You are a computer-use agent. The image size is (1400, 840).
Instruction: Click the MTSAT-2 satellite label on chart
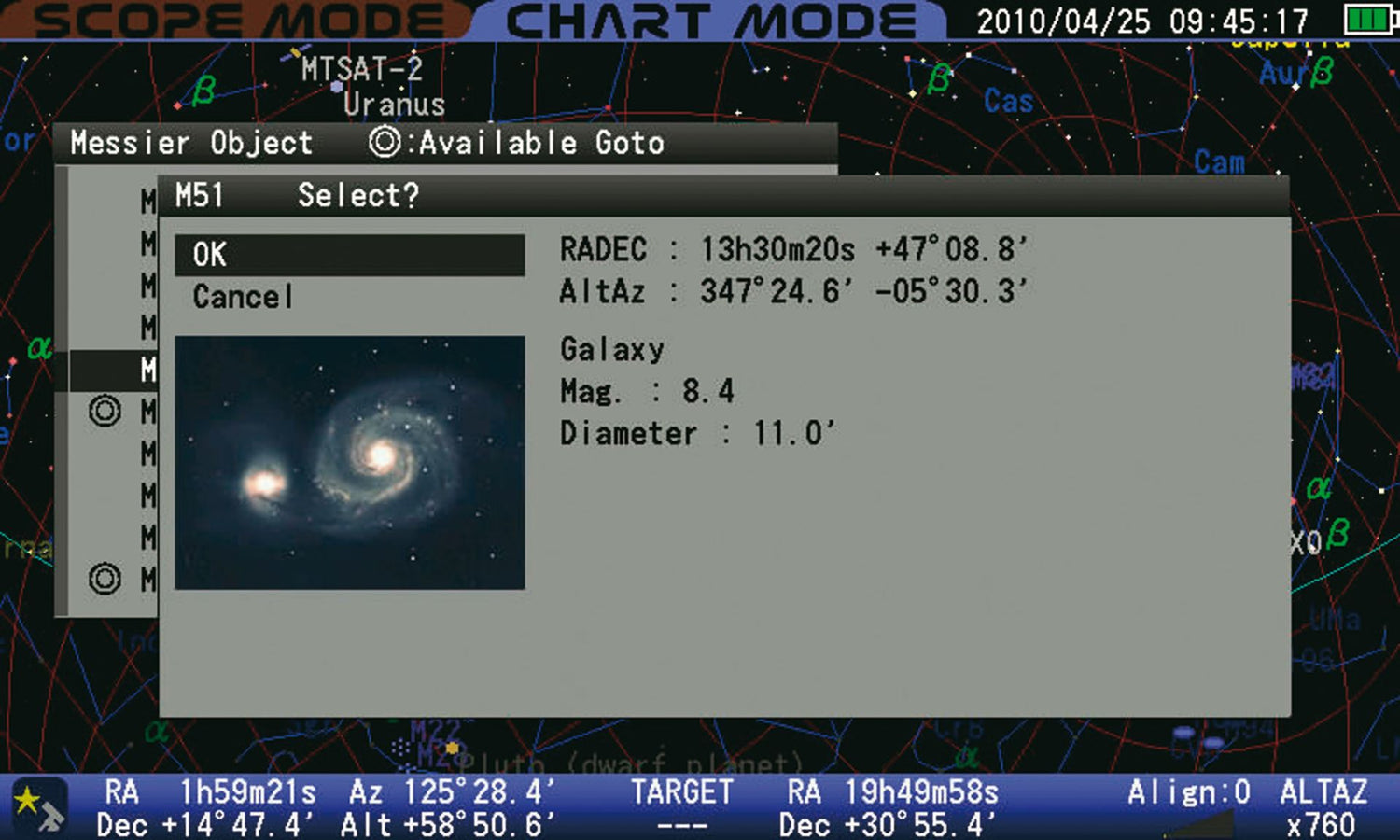click(x=360, y=68)
